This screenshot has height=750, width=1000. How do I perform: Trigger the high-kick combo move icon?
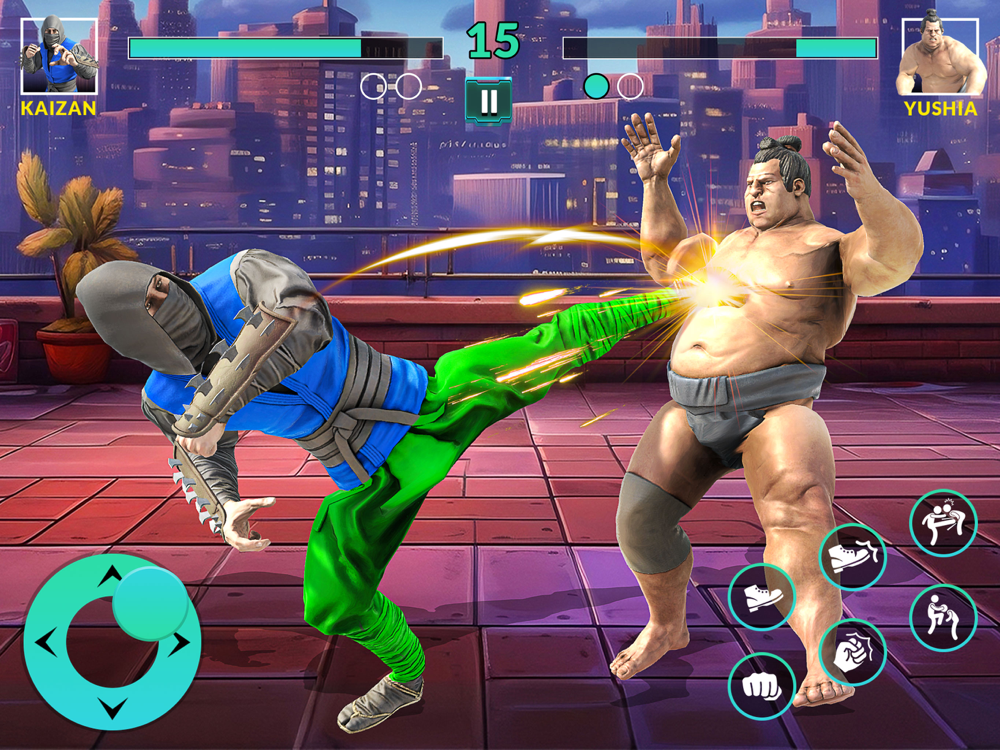(943, 522)
